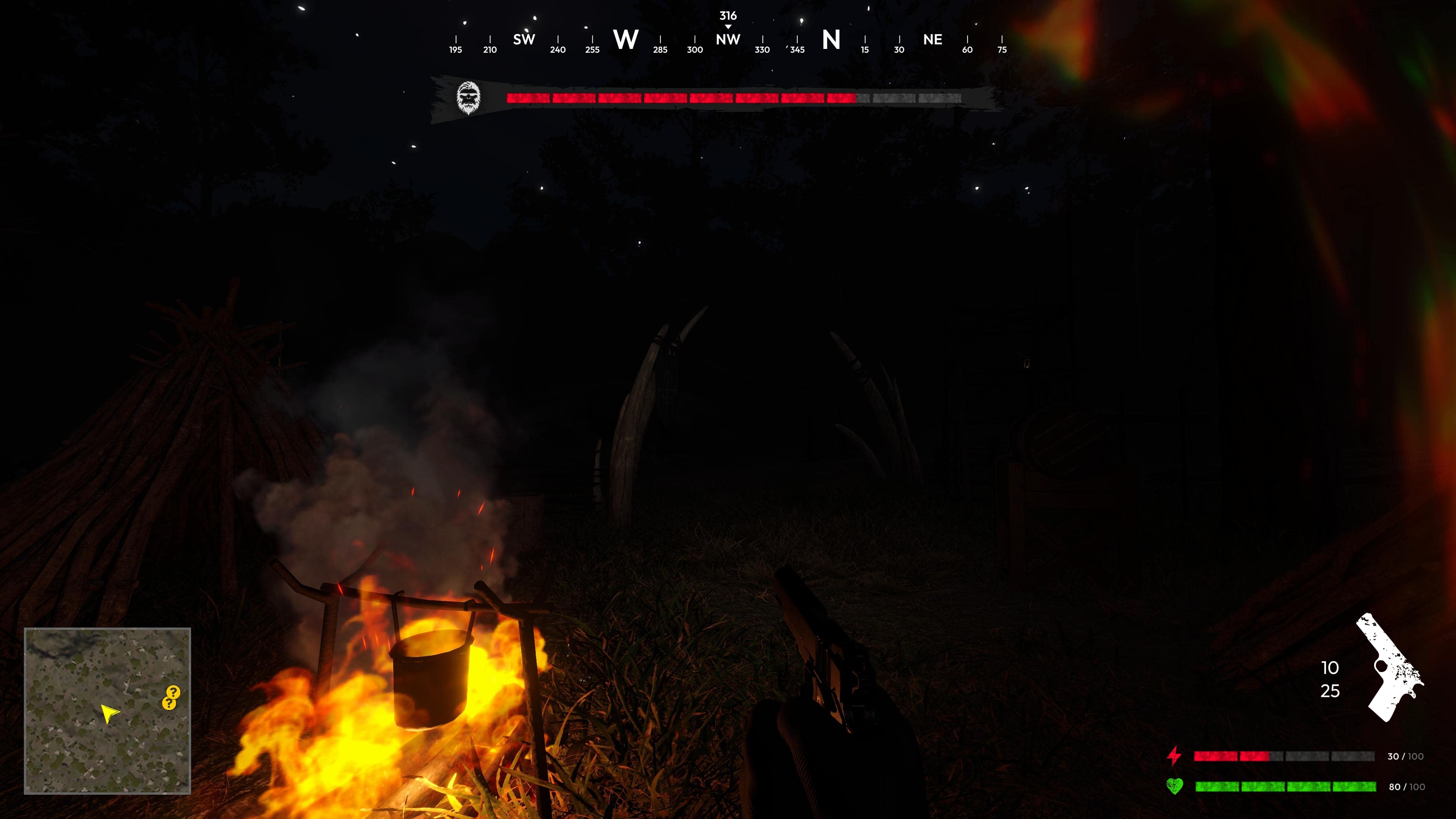Click the red segment of the boss health bar
Image resolution: width=1456 pixels, height=819 pixels.
[678, 99]
